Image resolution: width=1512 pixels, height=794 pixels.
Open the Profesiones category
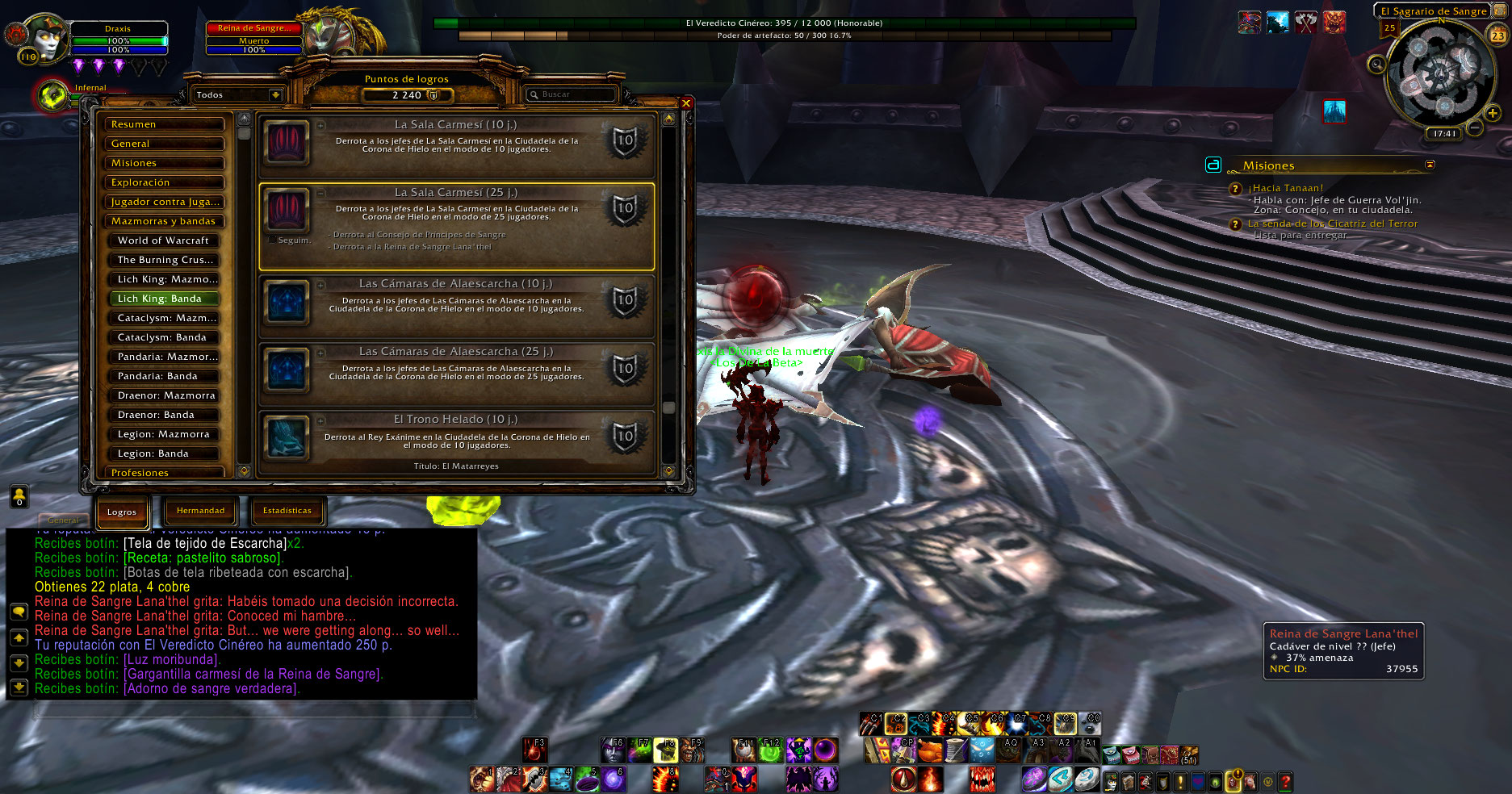coord(164,472)
